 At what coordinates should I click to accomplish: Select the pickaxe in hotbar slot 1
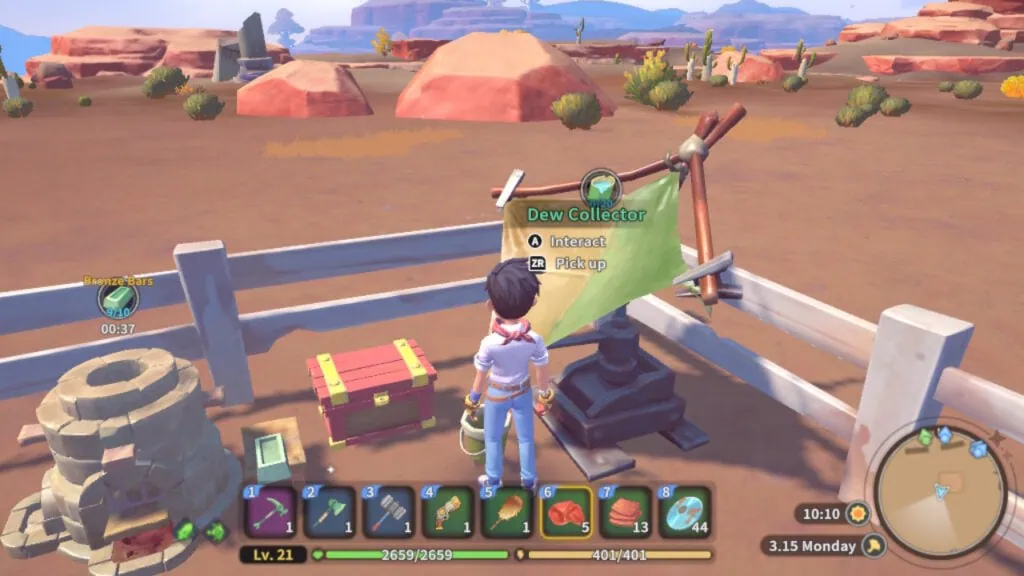271,512
